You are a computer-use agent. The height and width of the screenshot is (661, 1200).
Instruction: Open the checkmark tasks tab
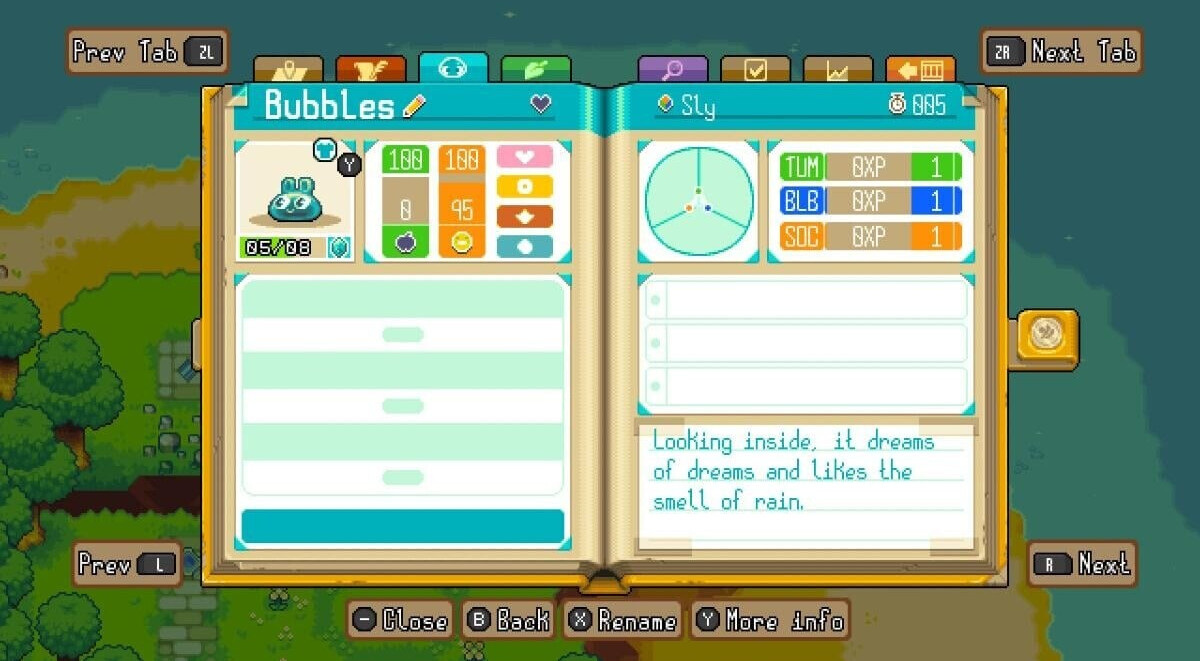coord(755,70)
